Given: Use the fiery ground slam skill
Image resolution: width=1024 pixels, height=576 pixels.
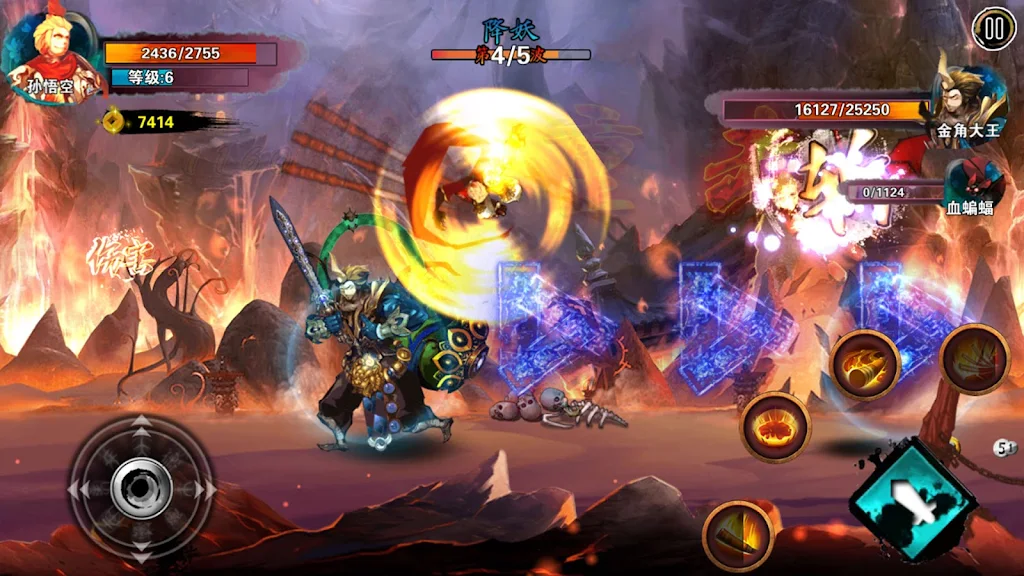Looking at the screenshot, I should (x=775, y=427).
